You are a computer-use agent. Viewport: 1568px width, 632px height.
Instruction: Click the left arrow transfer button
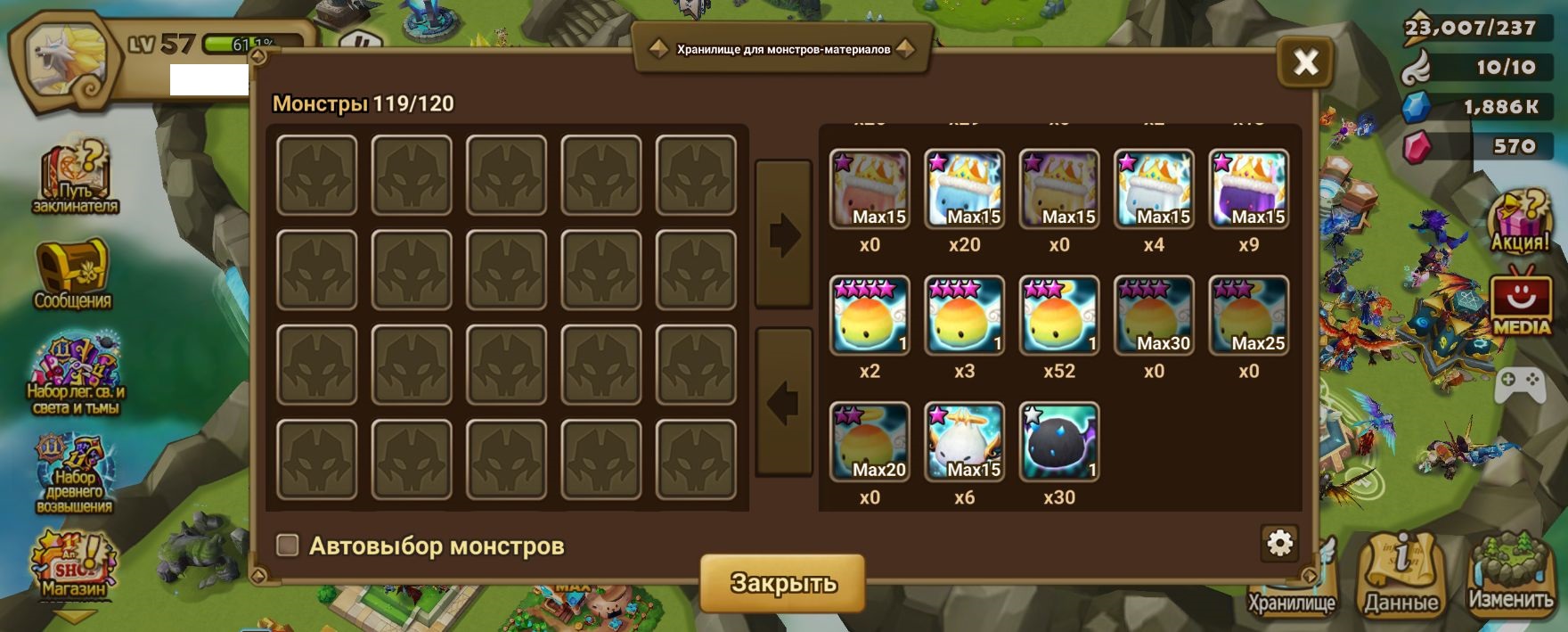coord(783,402)
